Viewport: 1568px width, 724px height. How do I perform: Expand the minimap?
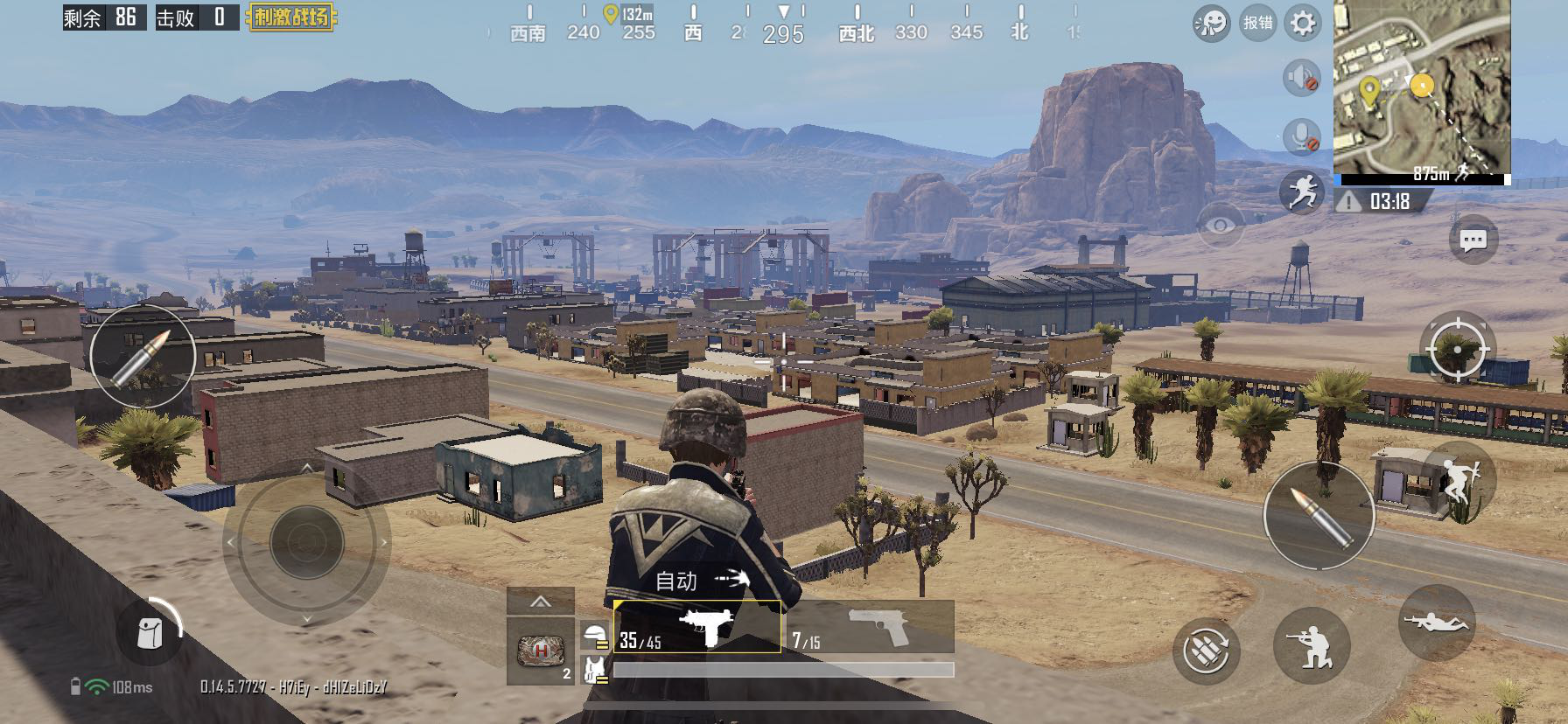(x=1422, y=87)
